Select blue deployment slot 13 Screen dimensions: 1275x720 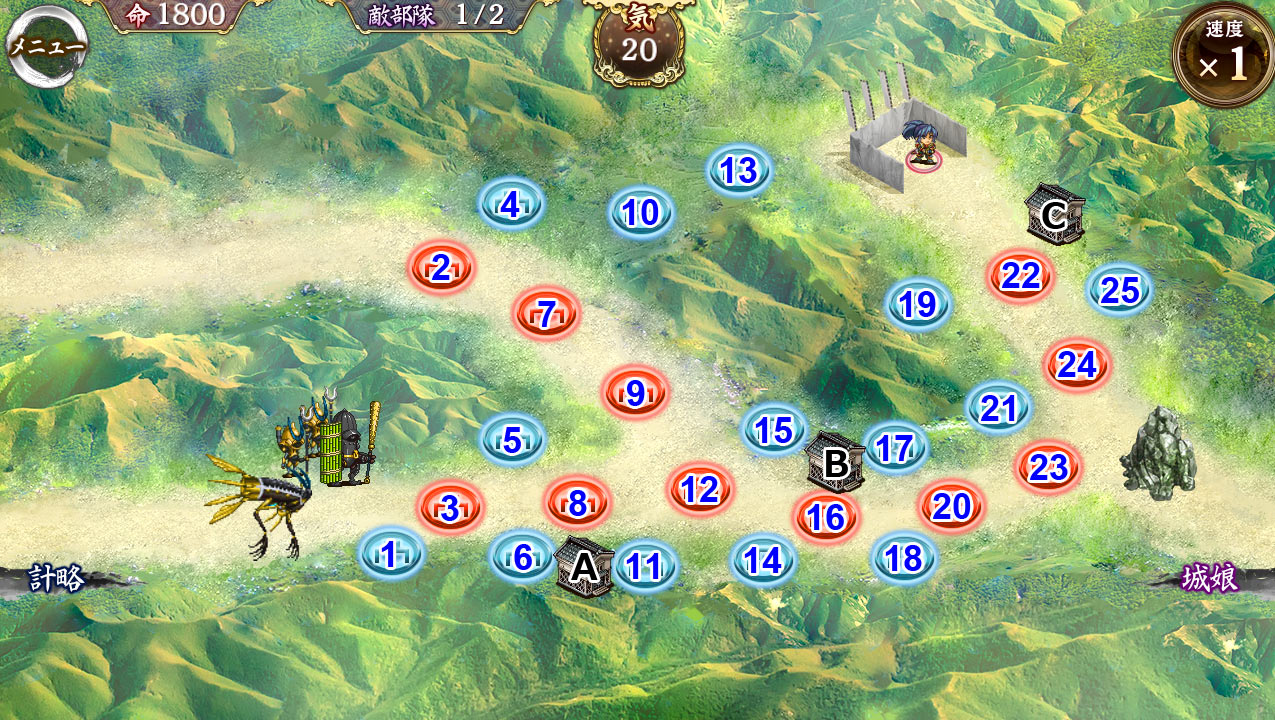point(739,171)
